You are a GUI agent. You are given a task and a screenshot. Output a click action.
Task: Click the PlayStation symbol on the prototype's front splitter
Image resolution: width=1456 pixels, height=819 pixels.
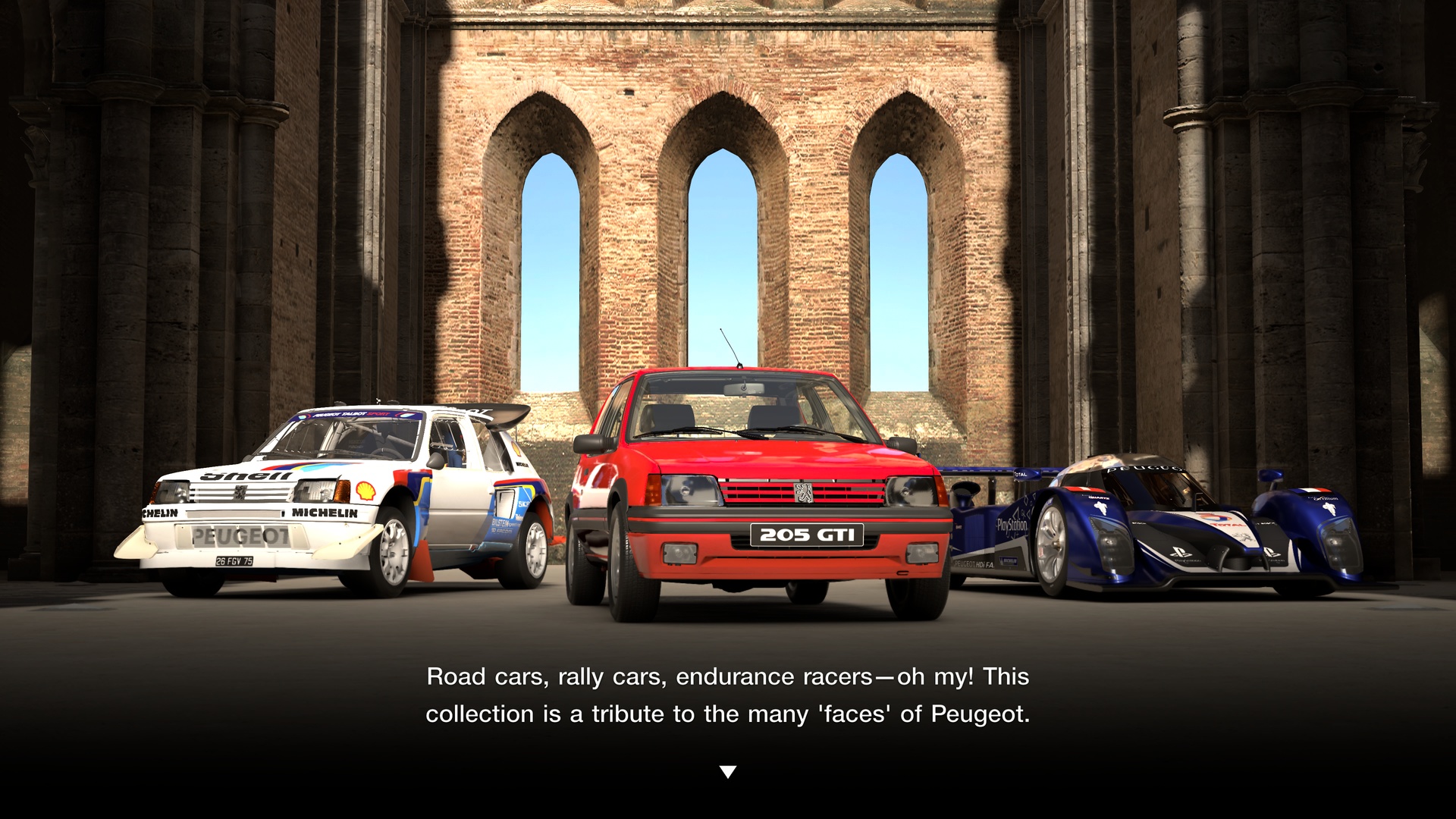pos(1181,553)
